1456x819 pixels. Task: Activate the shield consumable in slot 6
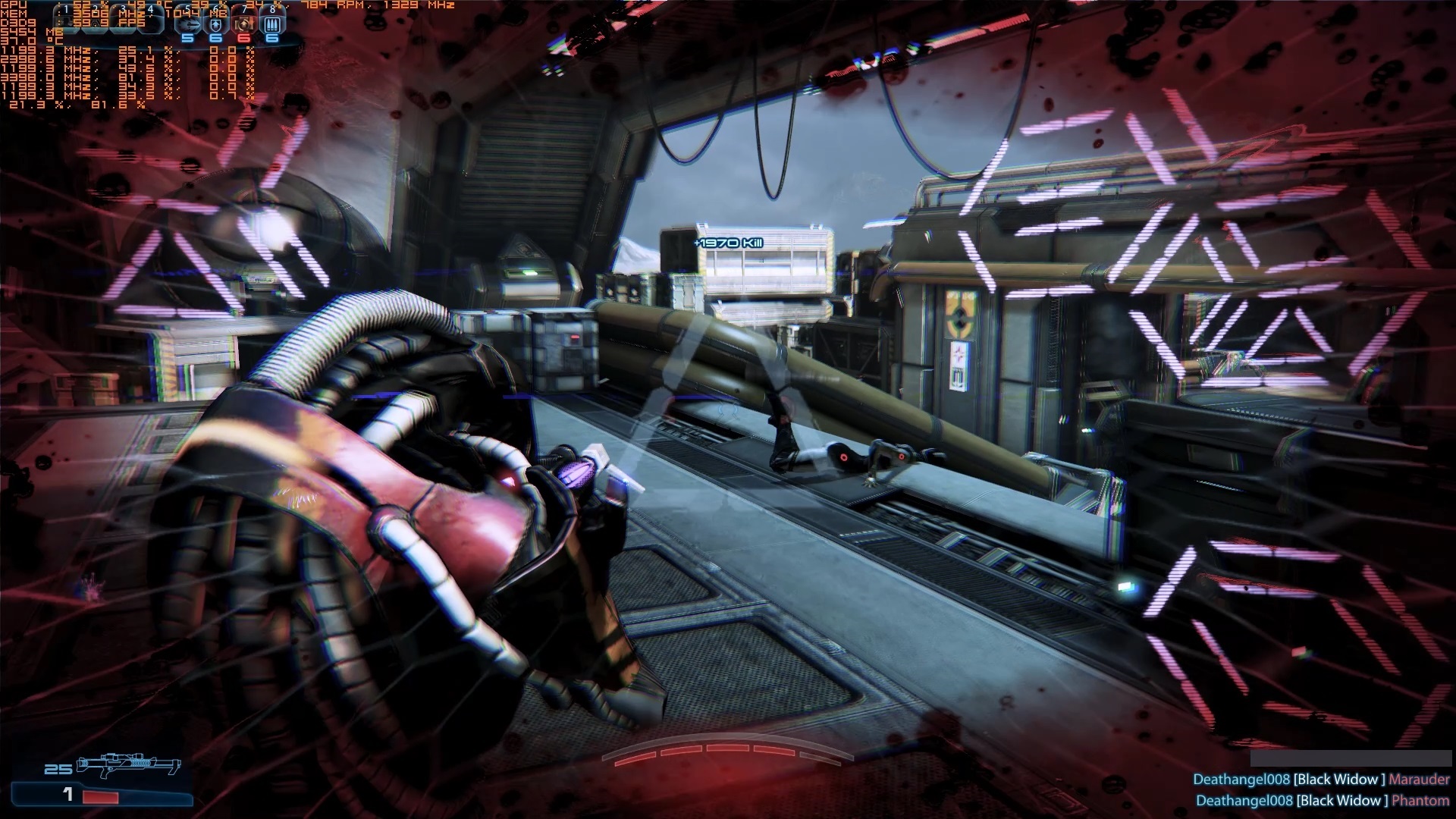(216, 24)
